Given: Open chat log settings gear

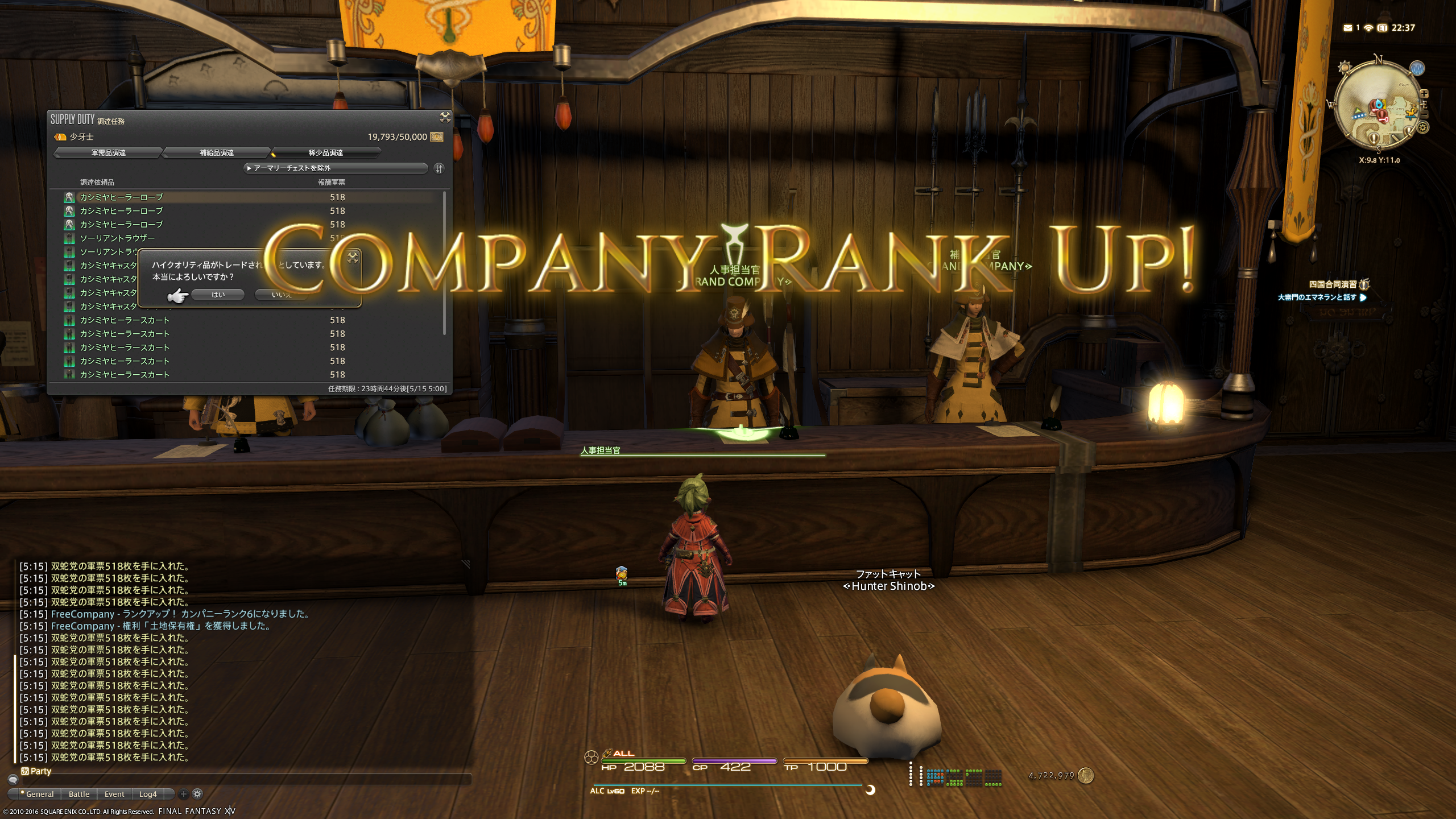Looking at the screenshot, I should click(197, 794).
